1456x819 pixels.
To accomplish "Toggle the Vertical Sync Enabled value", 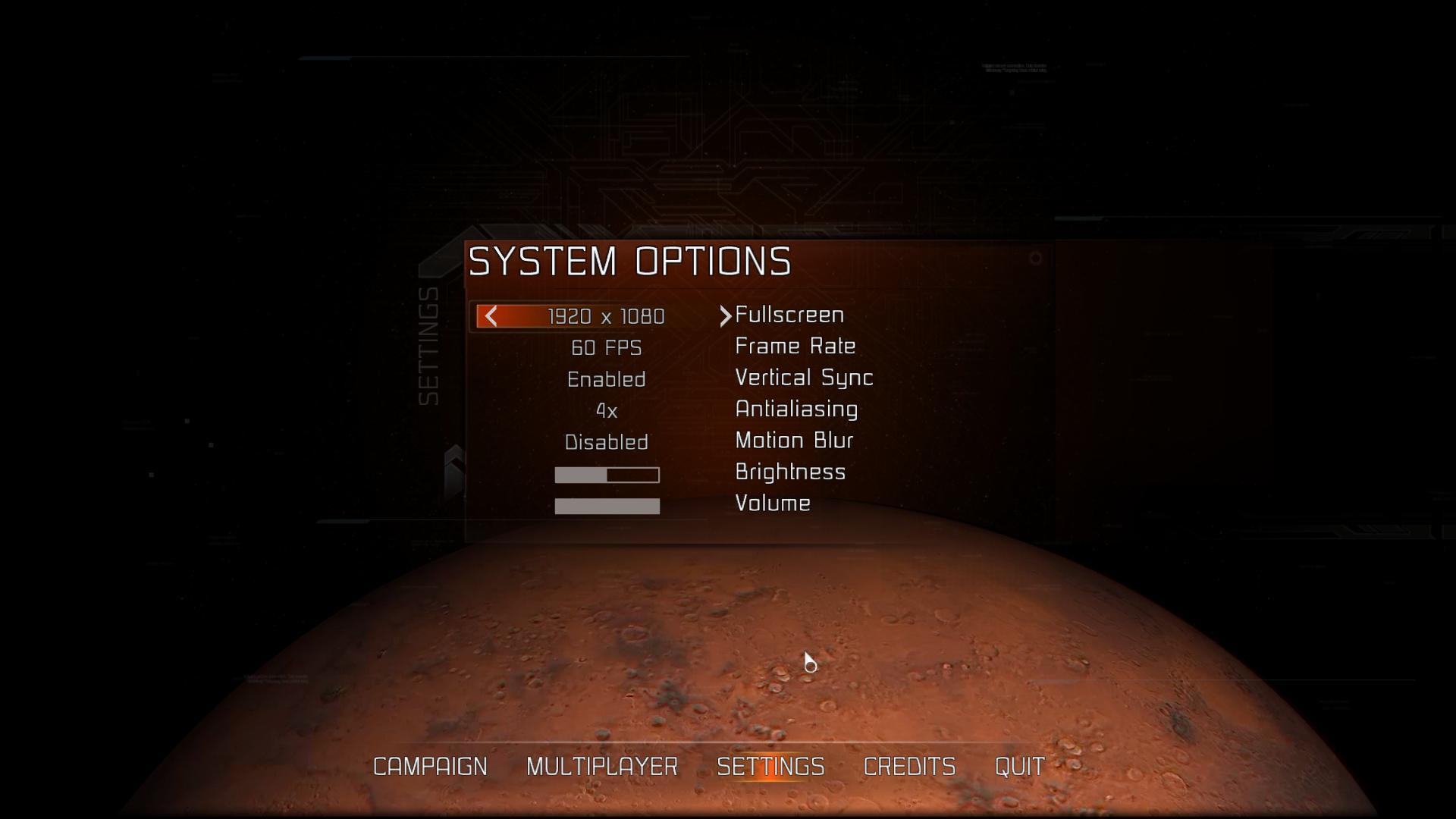I will [607, 379].
